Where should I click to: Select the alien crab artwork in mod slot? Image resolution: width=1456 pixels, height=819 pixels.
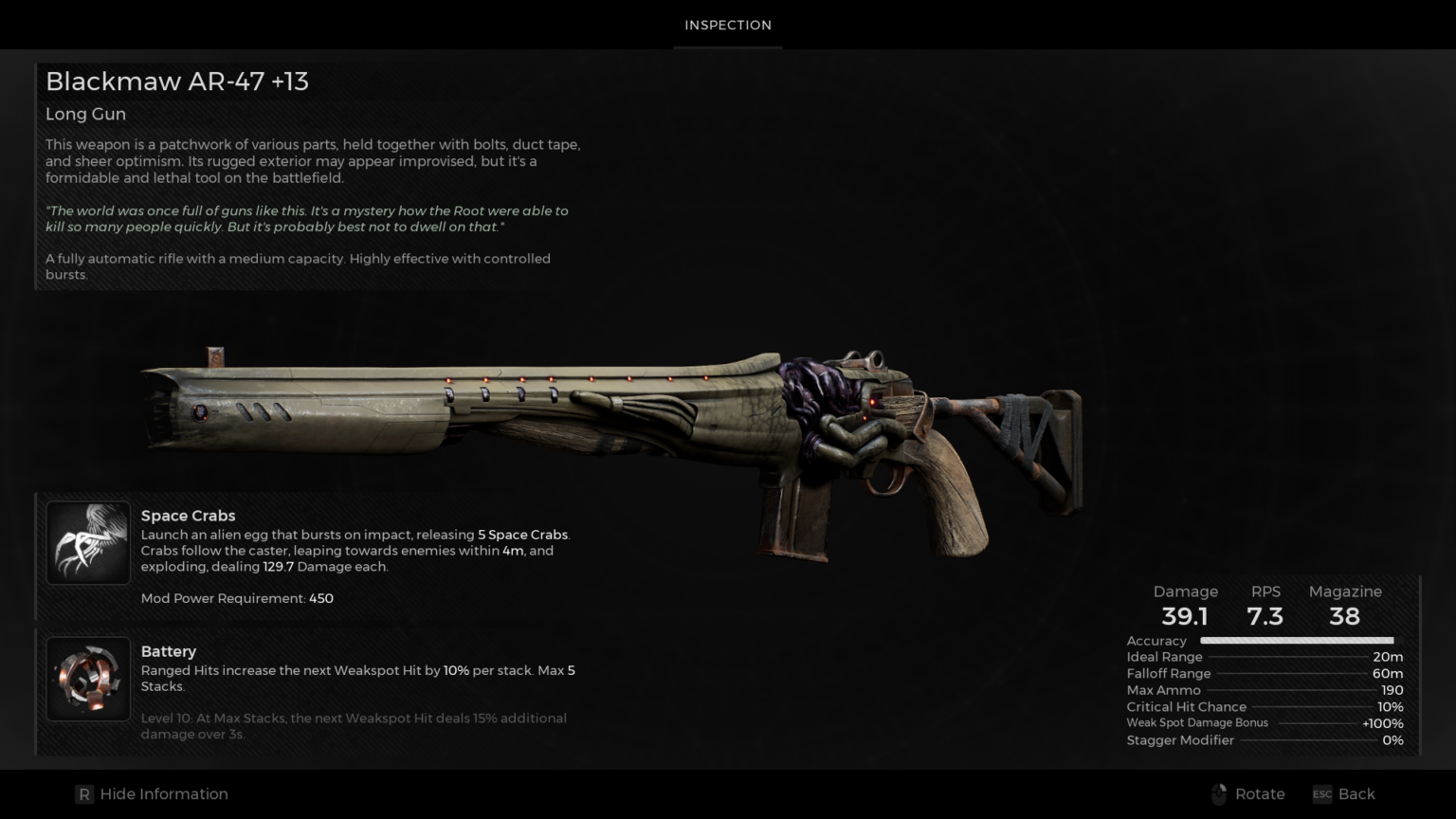pos(87,542)
